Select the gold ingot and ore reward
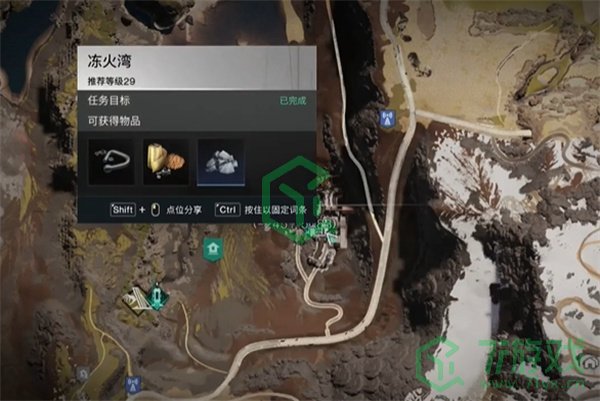 tap(165, 160)
